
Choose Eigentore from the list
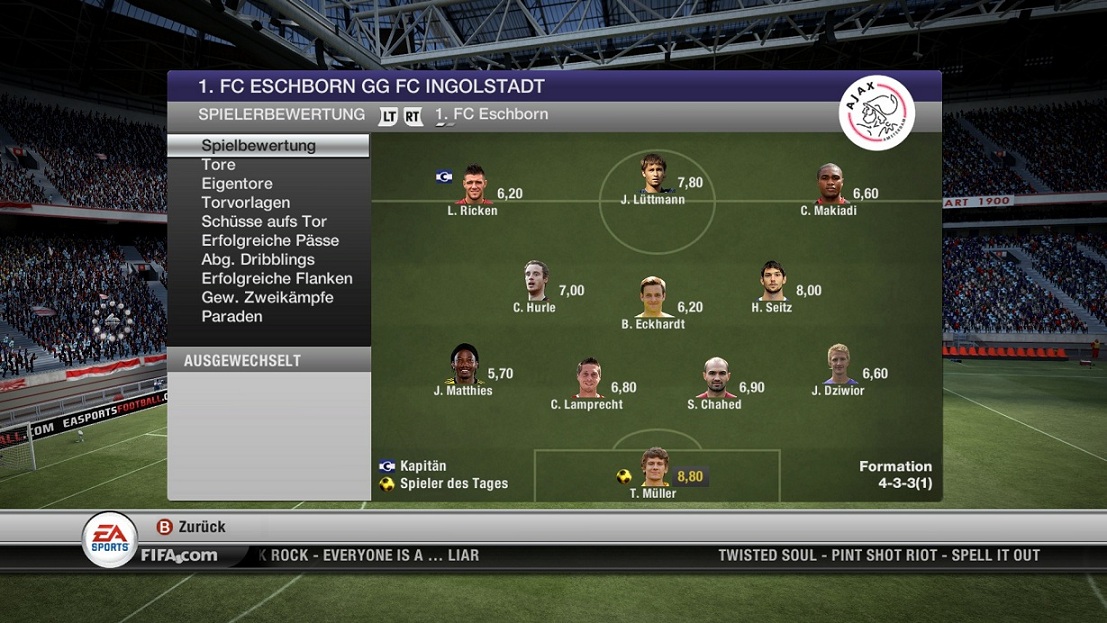[x=237, y=184]
